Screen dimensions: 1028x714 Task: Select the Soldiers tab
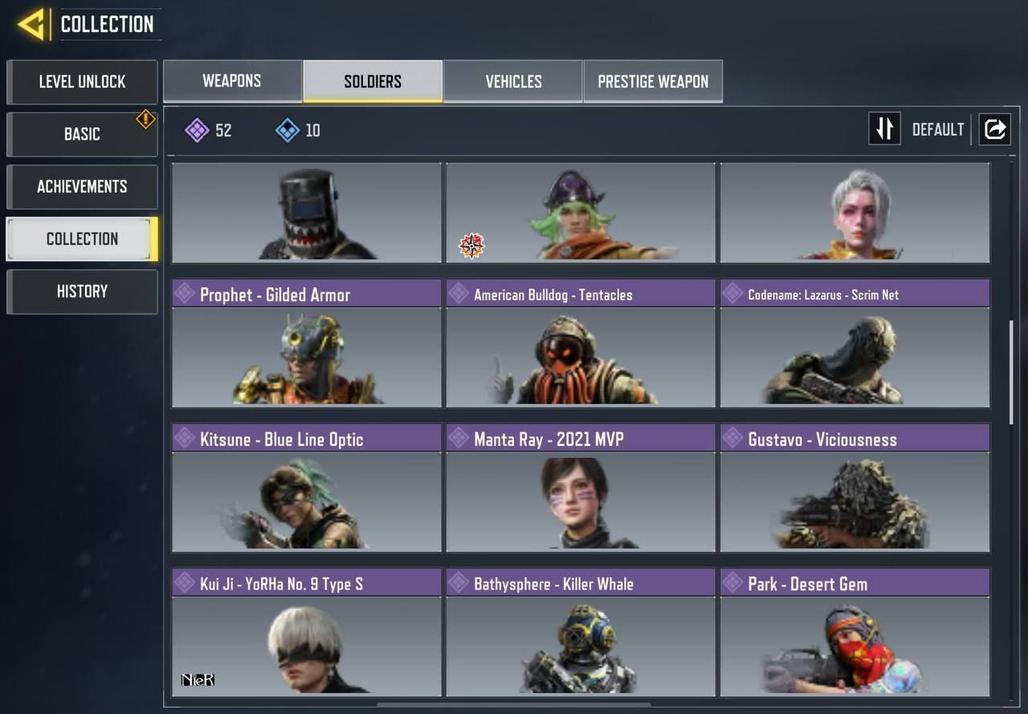point(373,81)
